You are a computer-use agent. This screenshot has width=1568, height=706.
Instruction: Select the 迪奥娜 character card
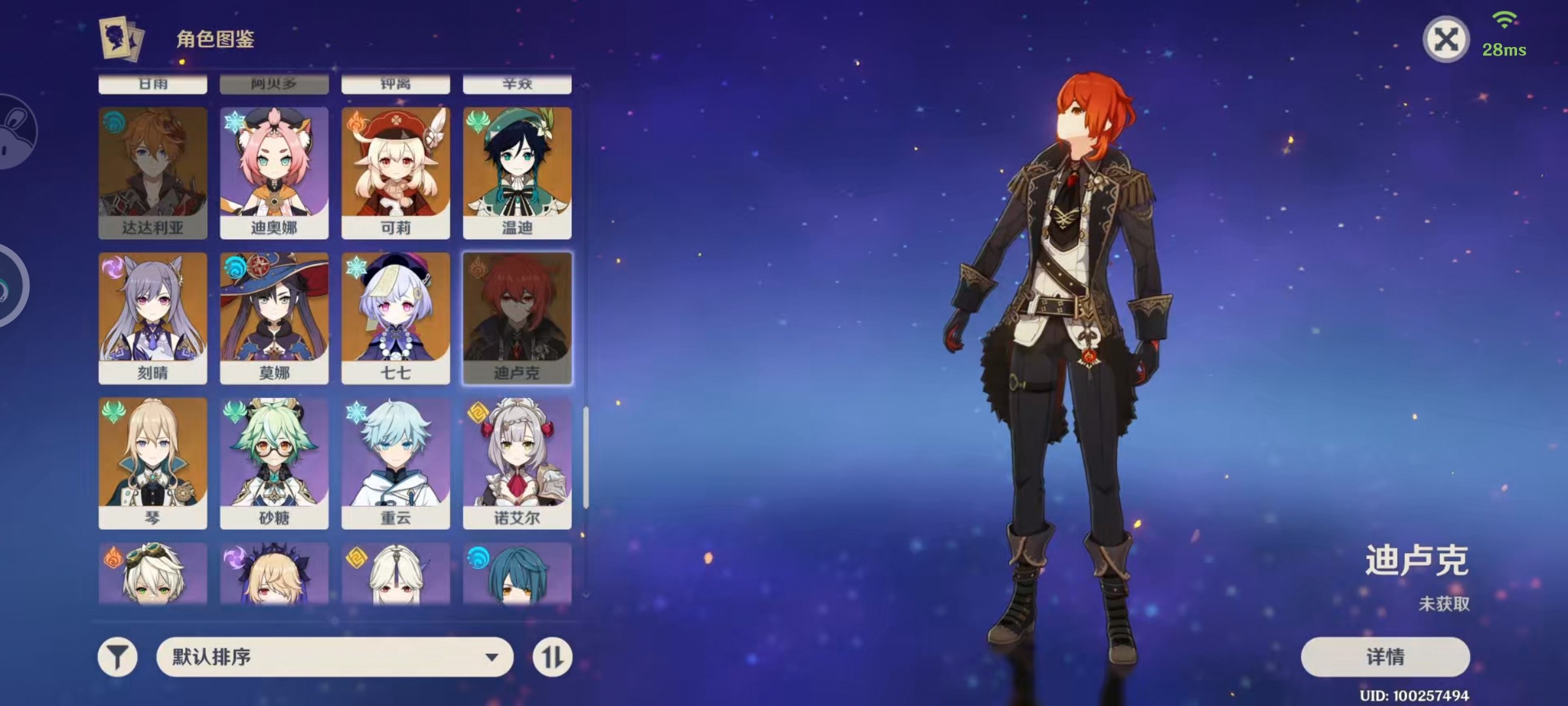point(274,173)
